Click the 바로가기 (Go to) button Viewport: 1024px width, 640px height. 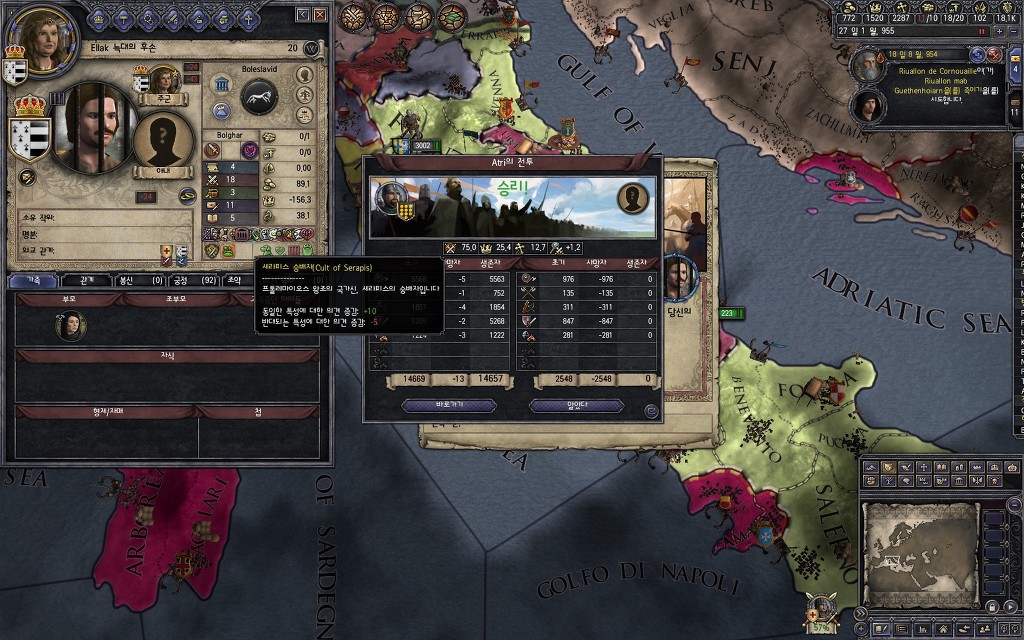(x=448, y=405)
